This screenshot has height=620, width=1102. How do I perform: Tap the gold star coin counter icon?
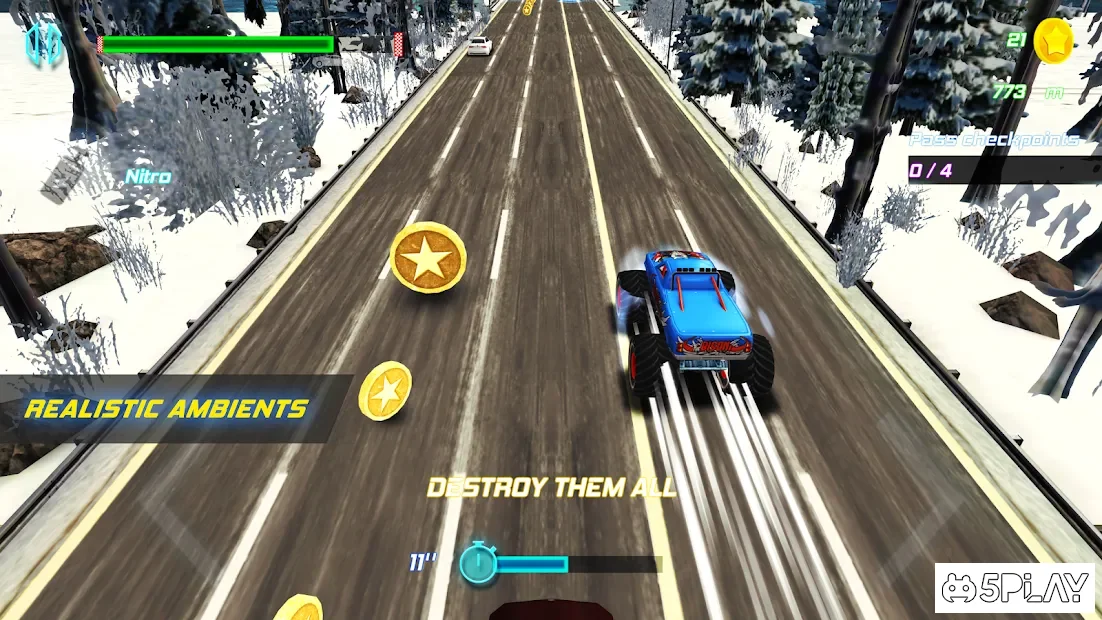click(1052, 41)
